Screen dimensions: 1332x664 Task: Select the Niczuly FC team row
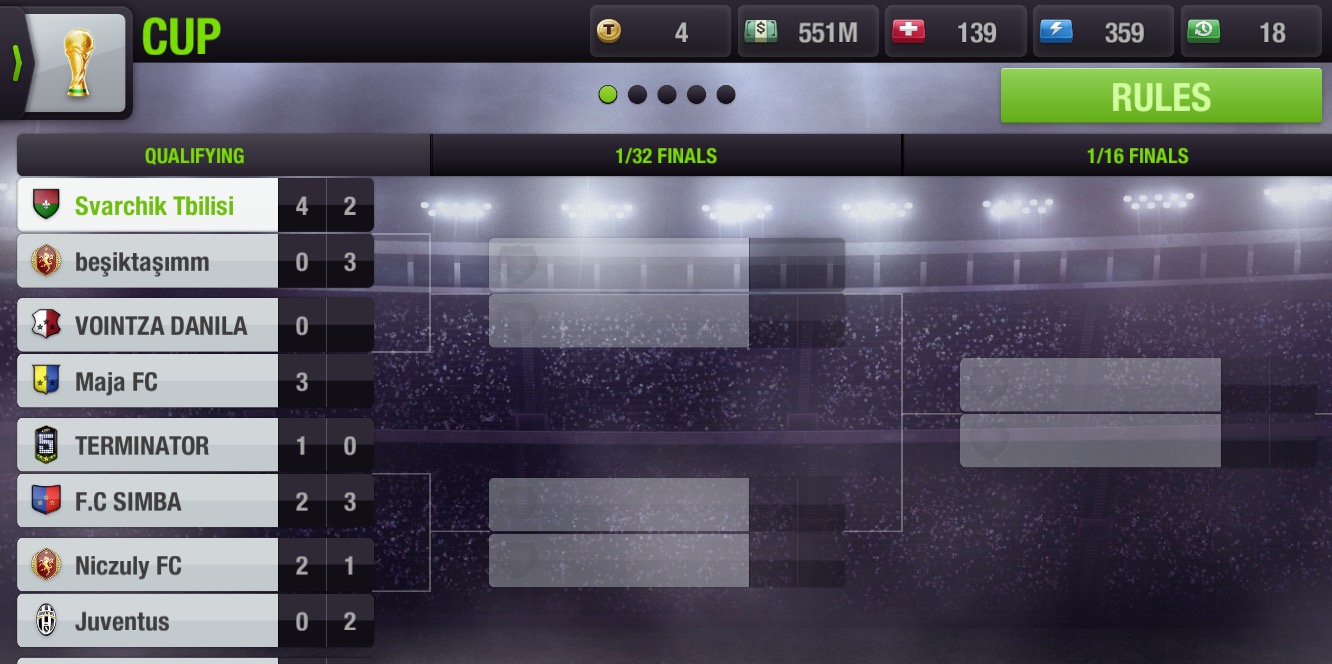148,565
